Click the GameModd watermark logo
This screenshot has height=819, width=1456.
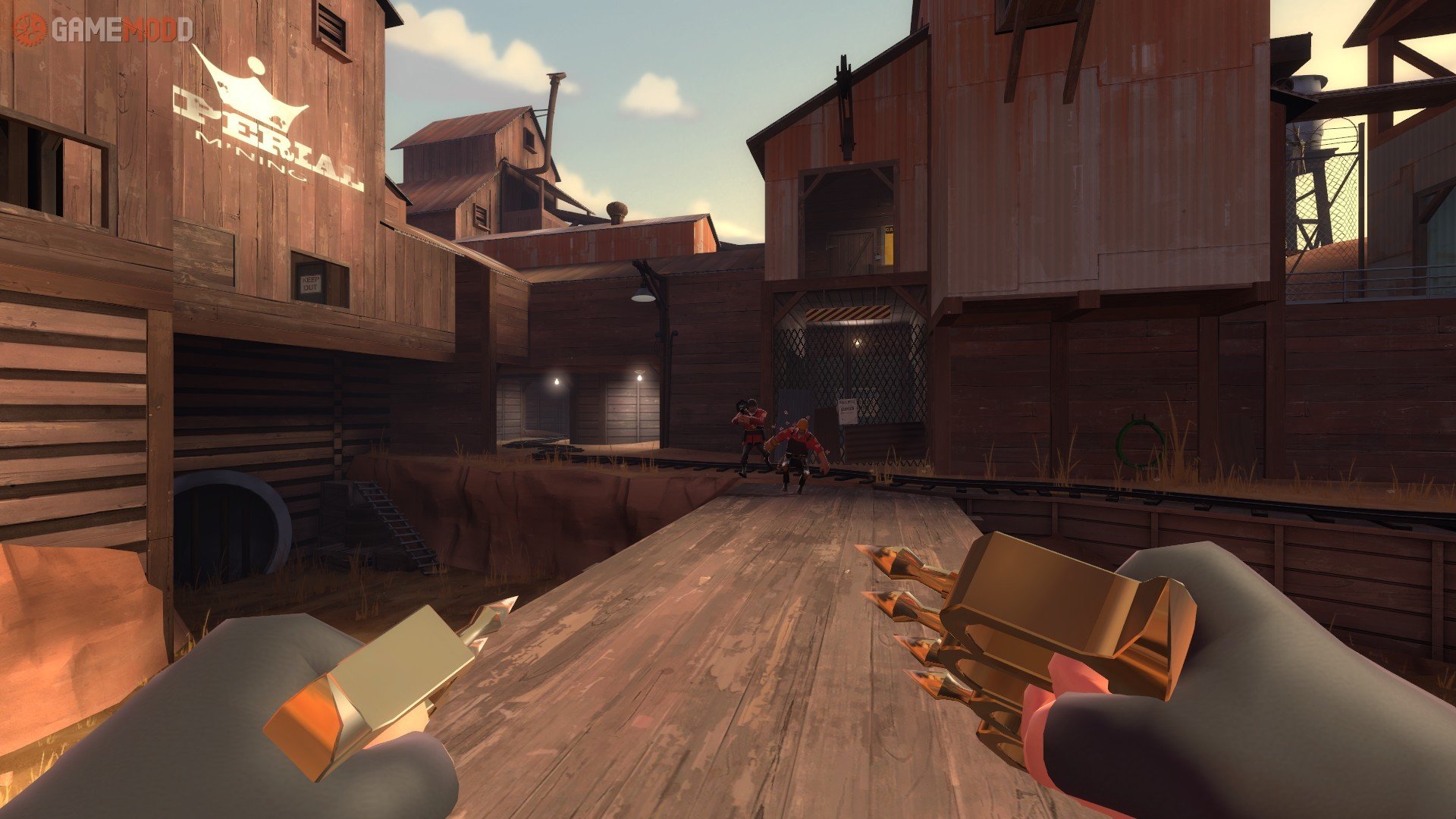click(104, 30)
